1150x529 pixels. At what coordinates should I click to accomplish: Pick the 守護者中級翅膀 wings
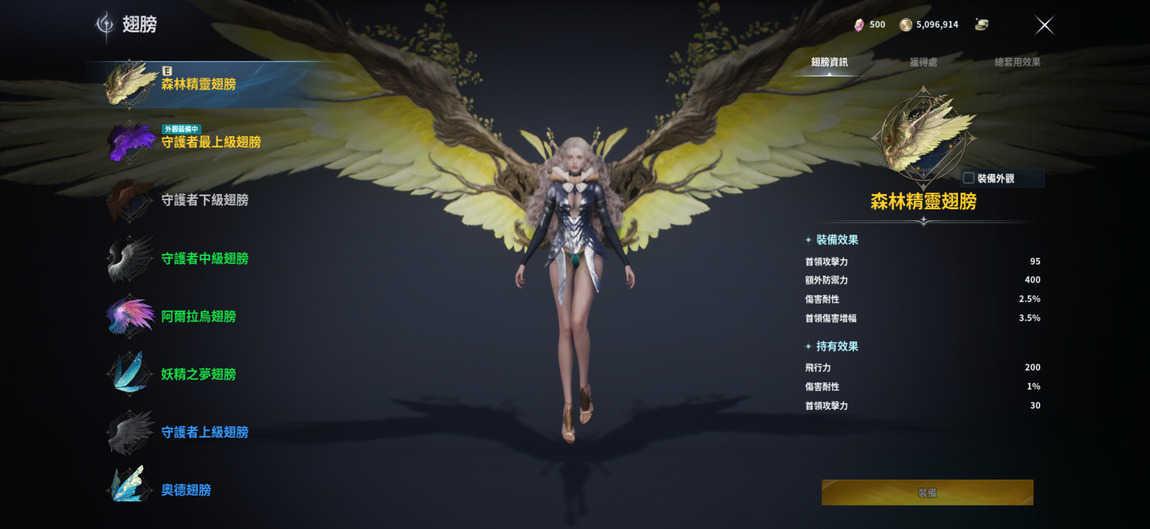point(204,258)
